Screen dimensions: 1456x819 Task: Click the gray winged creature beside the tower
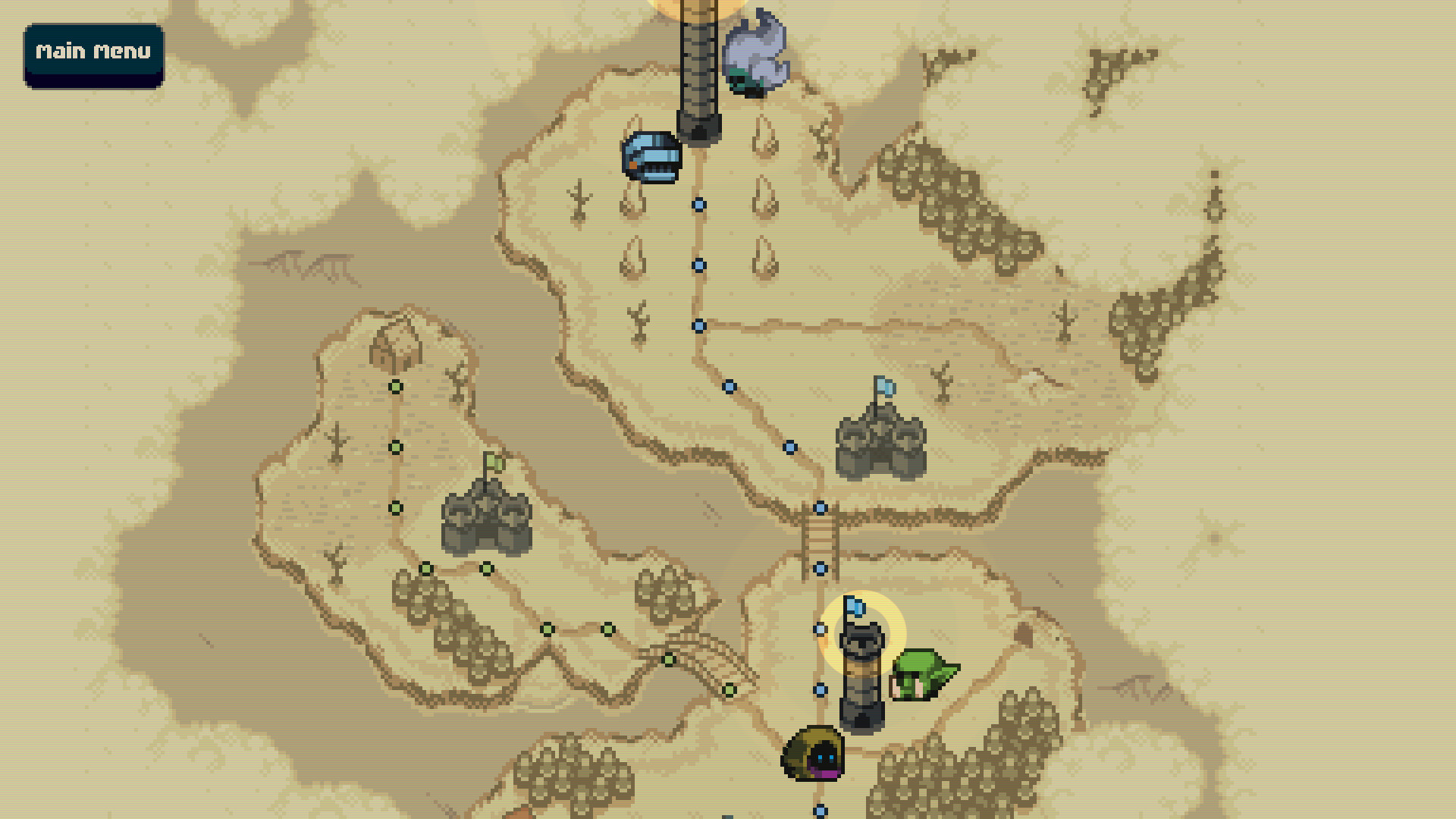(755, 53)
